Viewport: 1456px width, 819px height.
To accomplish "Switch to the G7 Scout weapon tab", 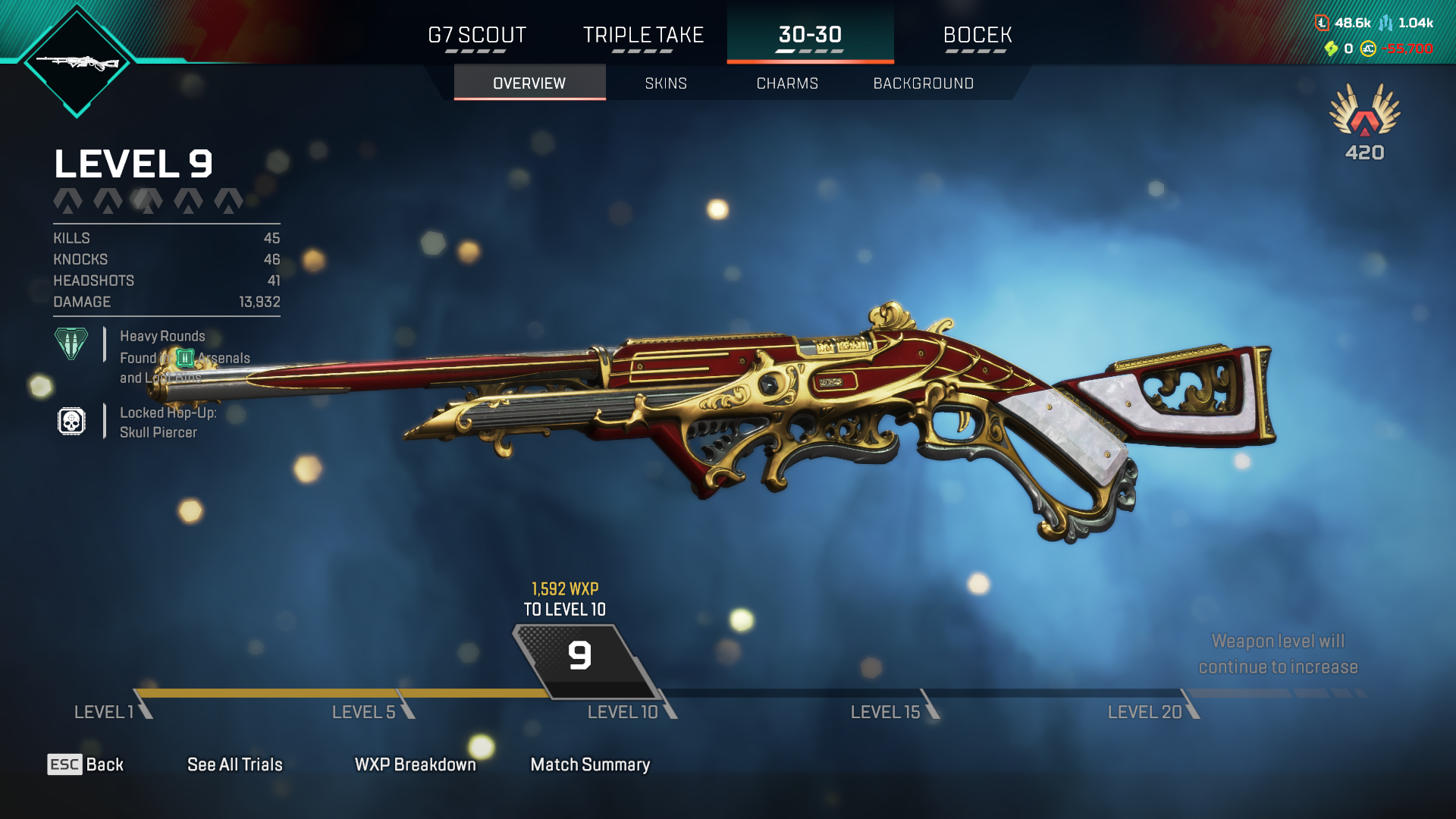I will pyautogui.click(x=477, y=36).
